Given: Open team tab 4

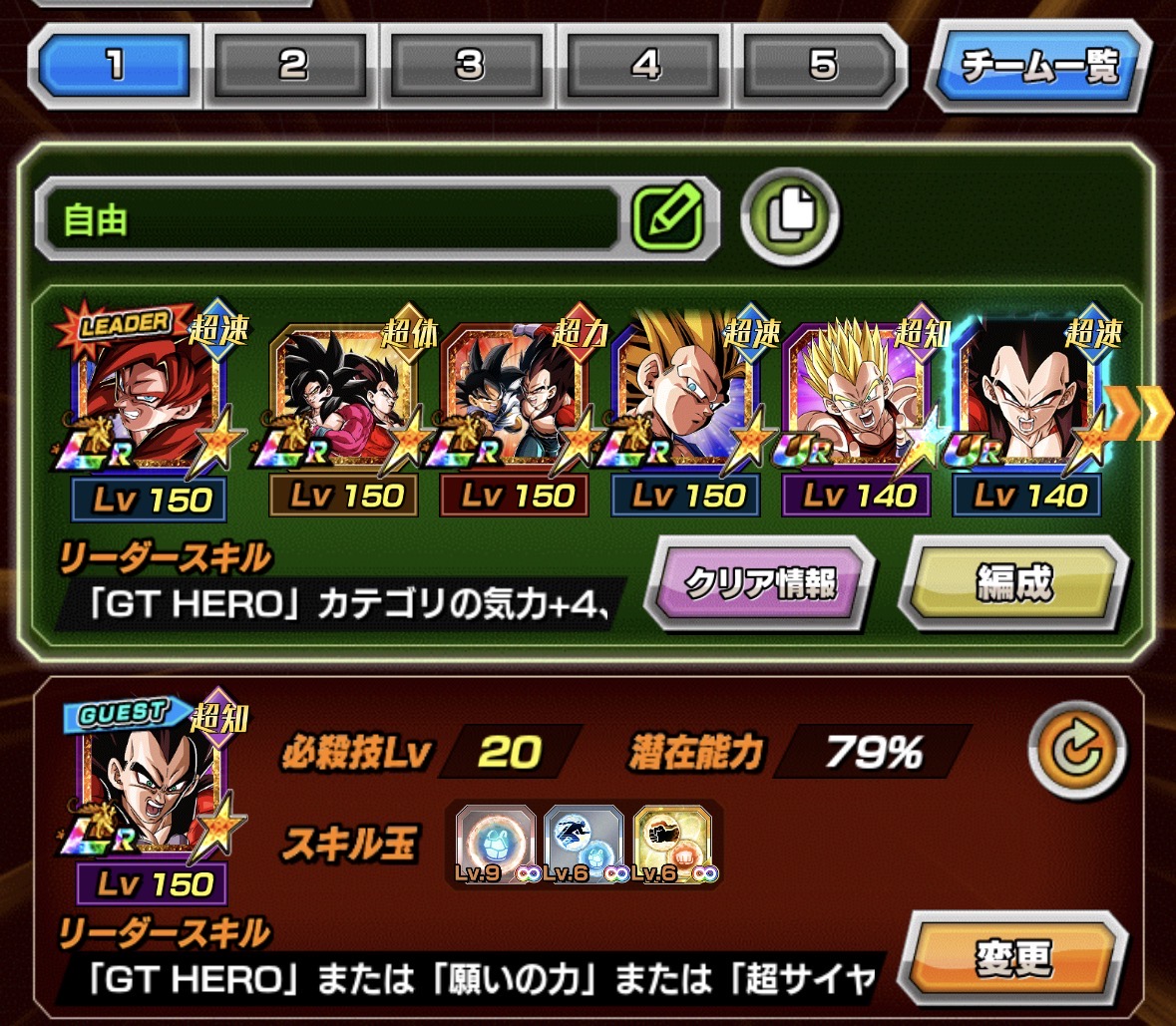Looking at the screenshot, I should click(x=646, y=66).
